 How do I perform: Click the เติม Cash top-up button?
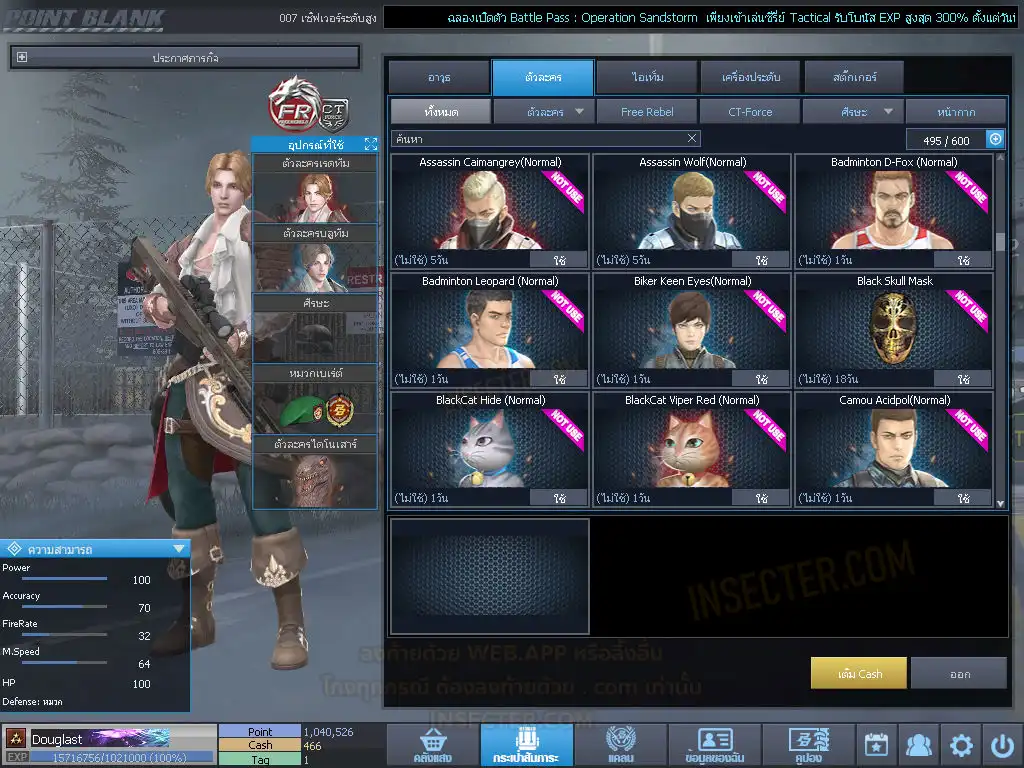coord(859,673)
